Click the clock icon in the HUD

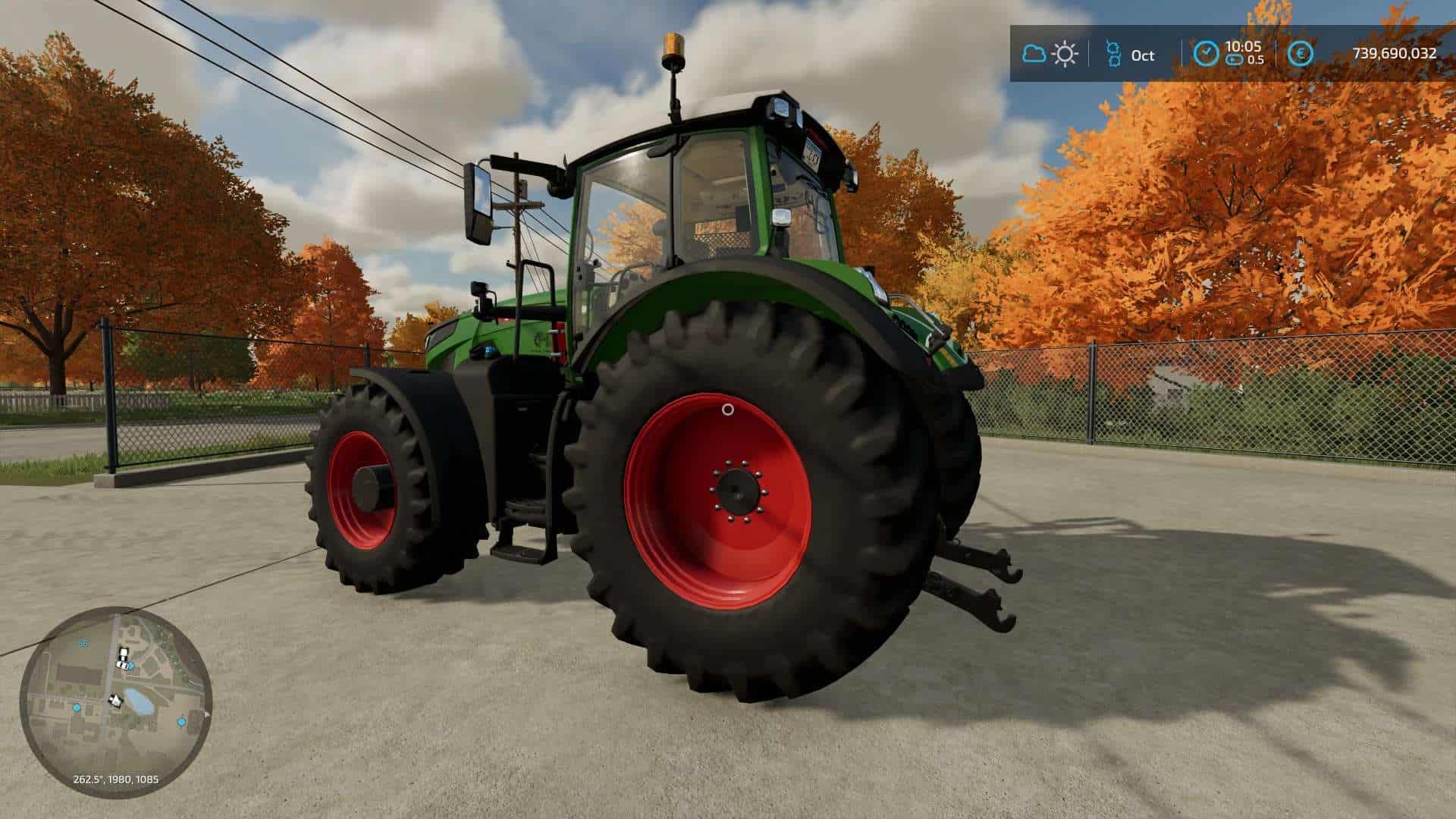[x=1206, y=54]
